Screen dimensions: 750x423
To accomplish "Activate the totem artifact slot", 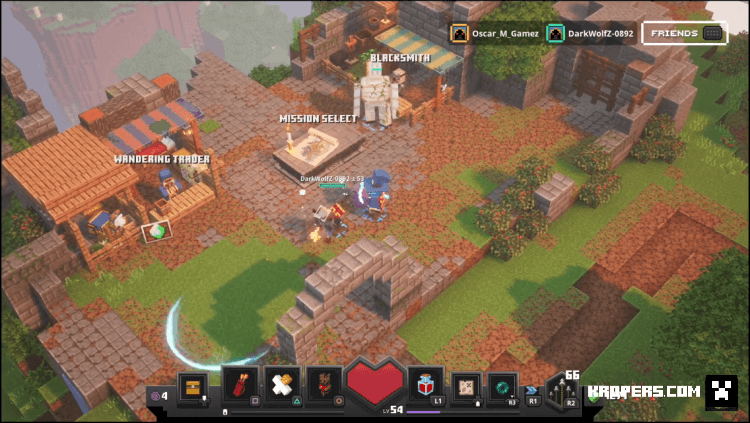I will [324, 385].
